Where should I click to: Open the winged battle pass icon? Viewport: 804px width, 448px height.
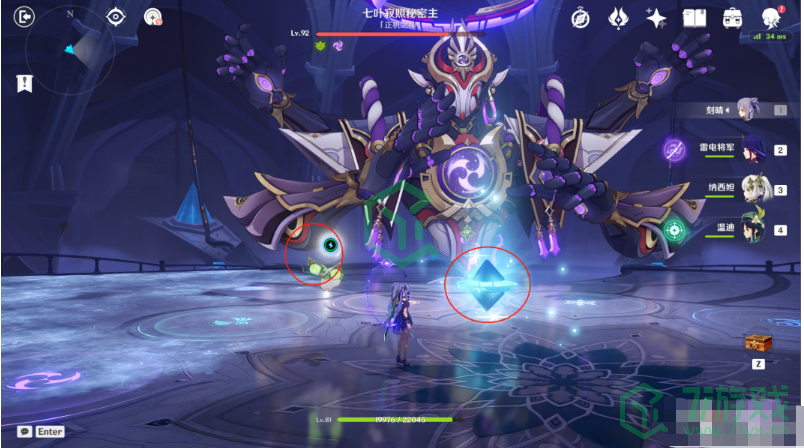point(619,17)
